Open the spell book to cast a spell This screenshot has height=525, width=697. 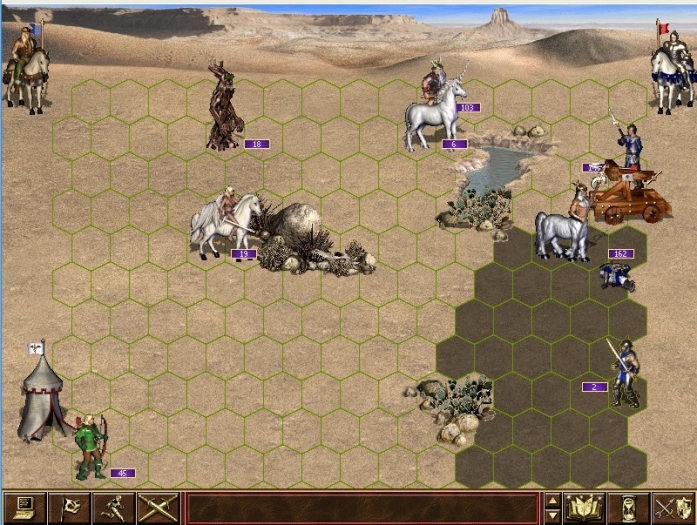pos(584,508)
